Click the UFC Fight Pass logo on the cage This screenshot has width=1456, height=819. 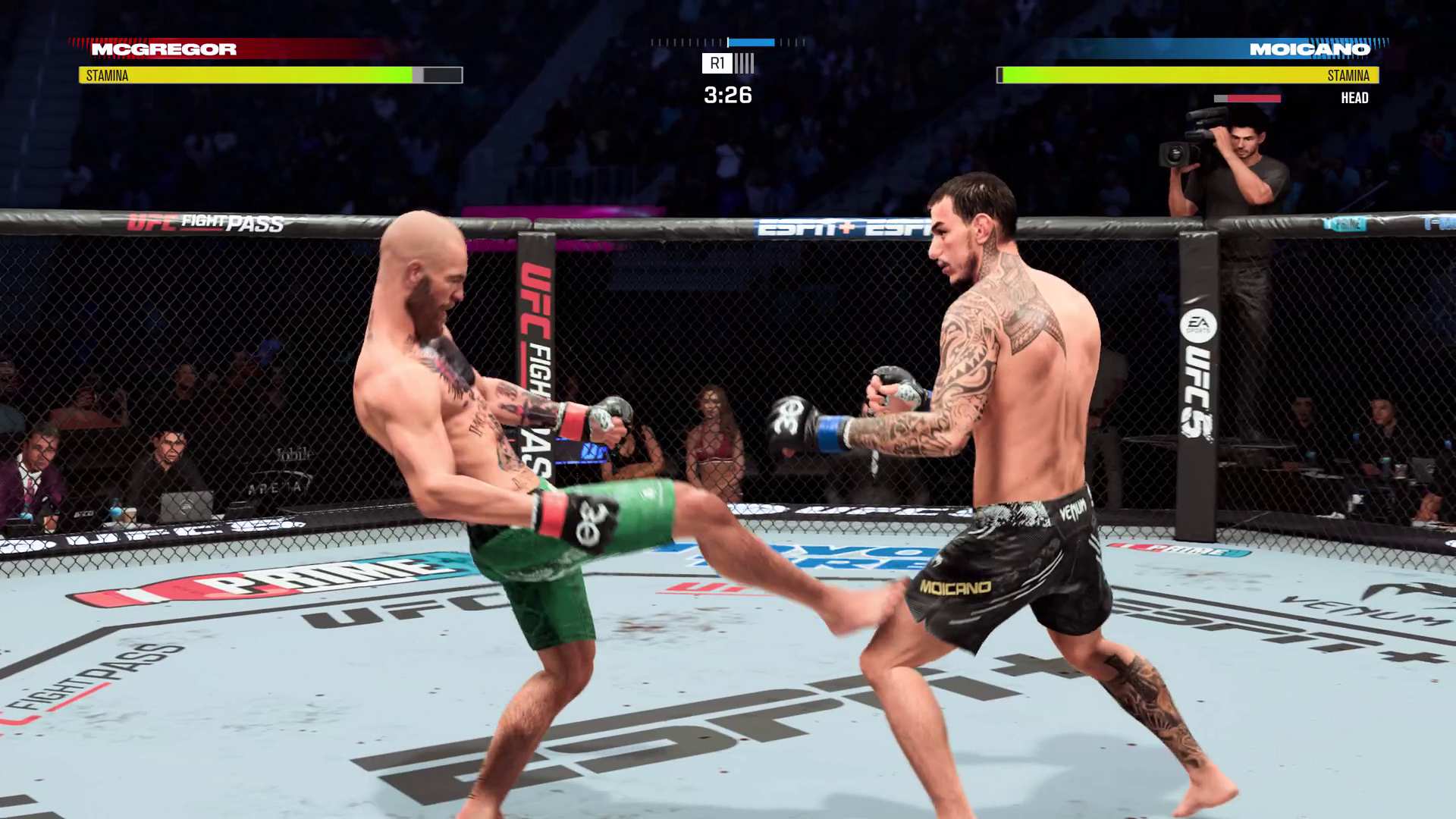click(x=203, y=224)
